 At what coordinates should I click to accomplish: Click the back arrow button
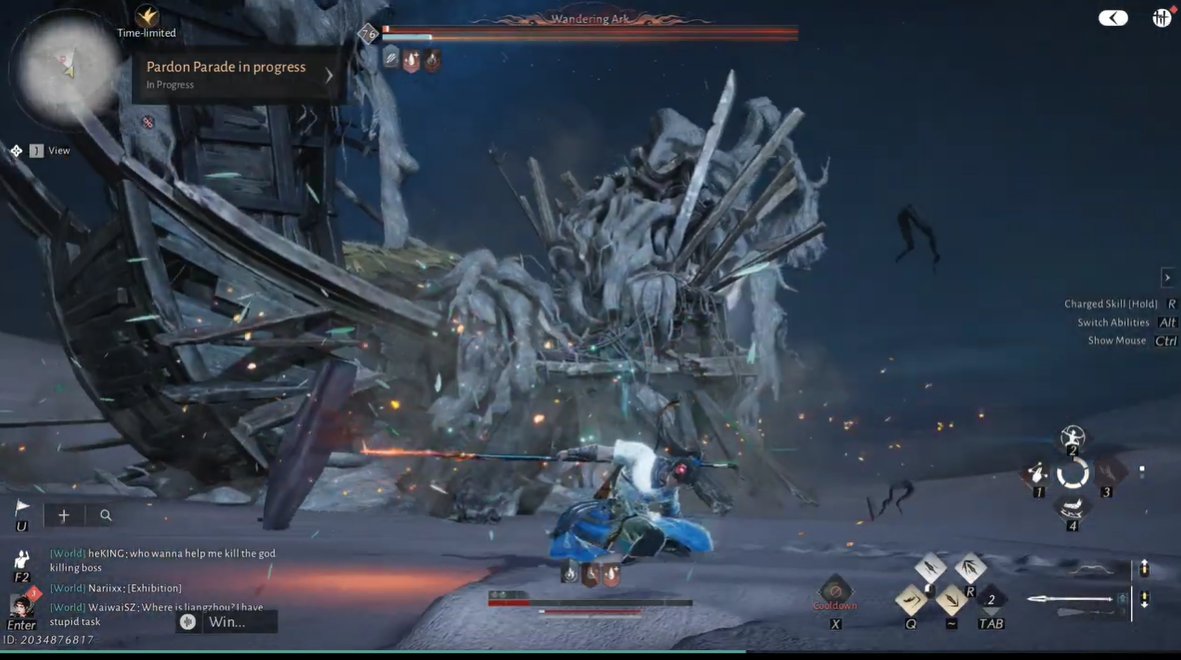[1112, 18]
